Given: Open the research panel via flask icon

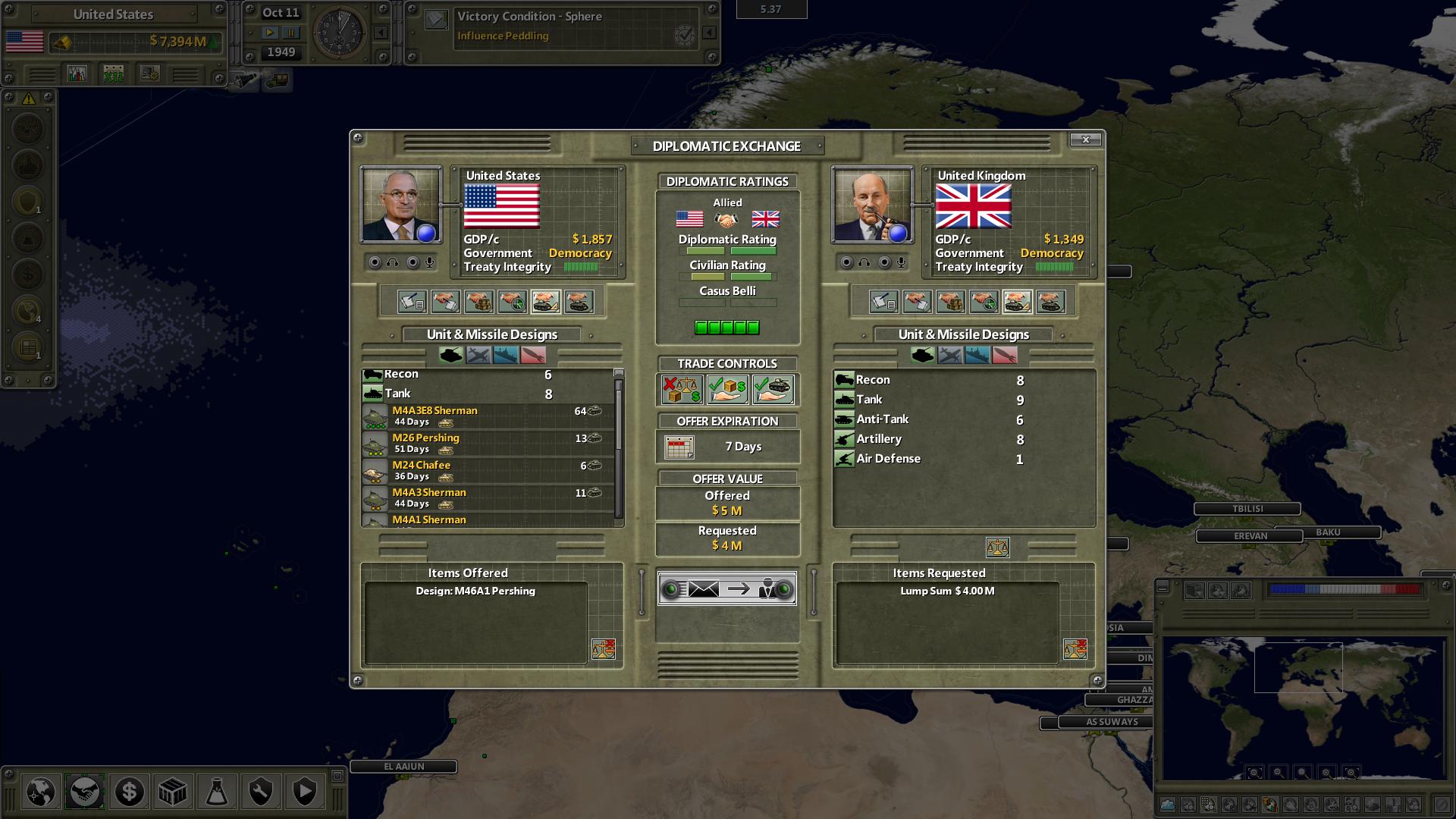Looking at the screenshot, I should (216, 792).
